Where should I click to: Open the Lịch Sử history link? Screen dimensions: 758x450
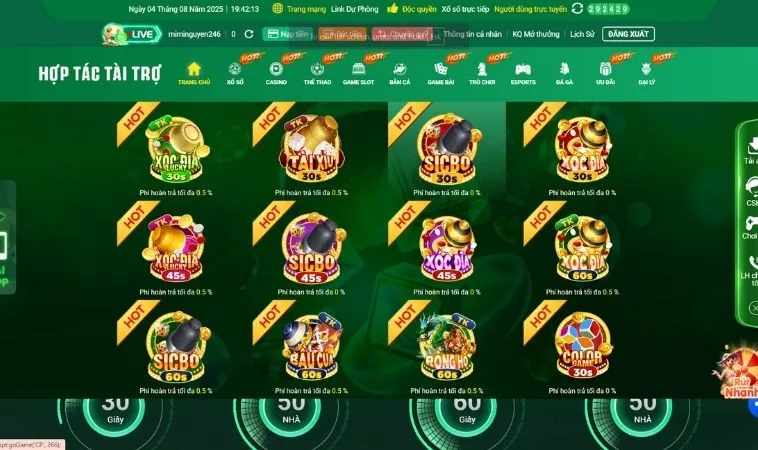click(x=582, y=34)
